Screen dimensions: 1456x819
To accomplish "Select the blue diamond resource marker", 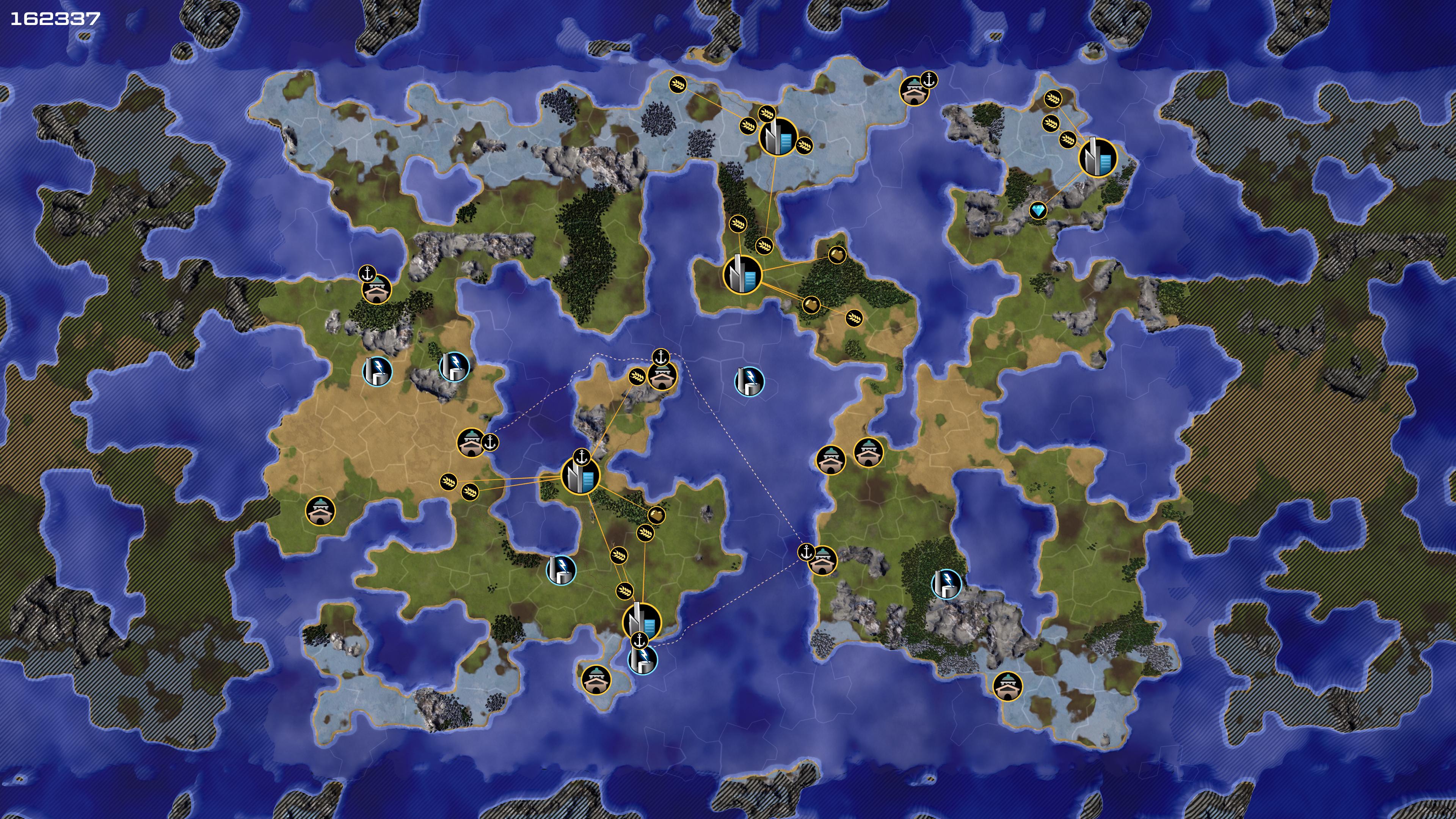I will tap(1038, 211).
